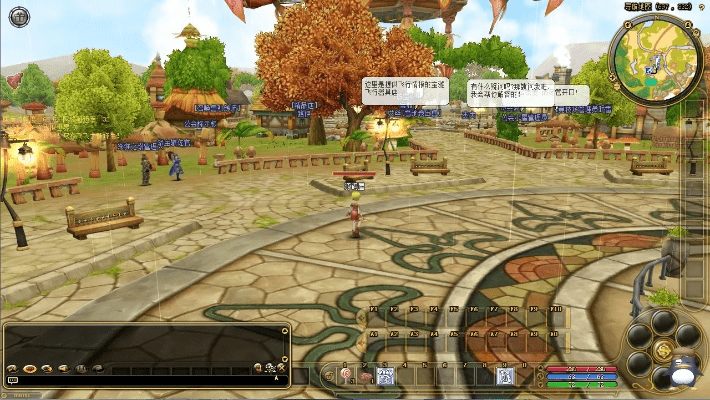Use the meat item in hotbar
Viewport: 710px width, 400px height.
click(366, 377)
